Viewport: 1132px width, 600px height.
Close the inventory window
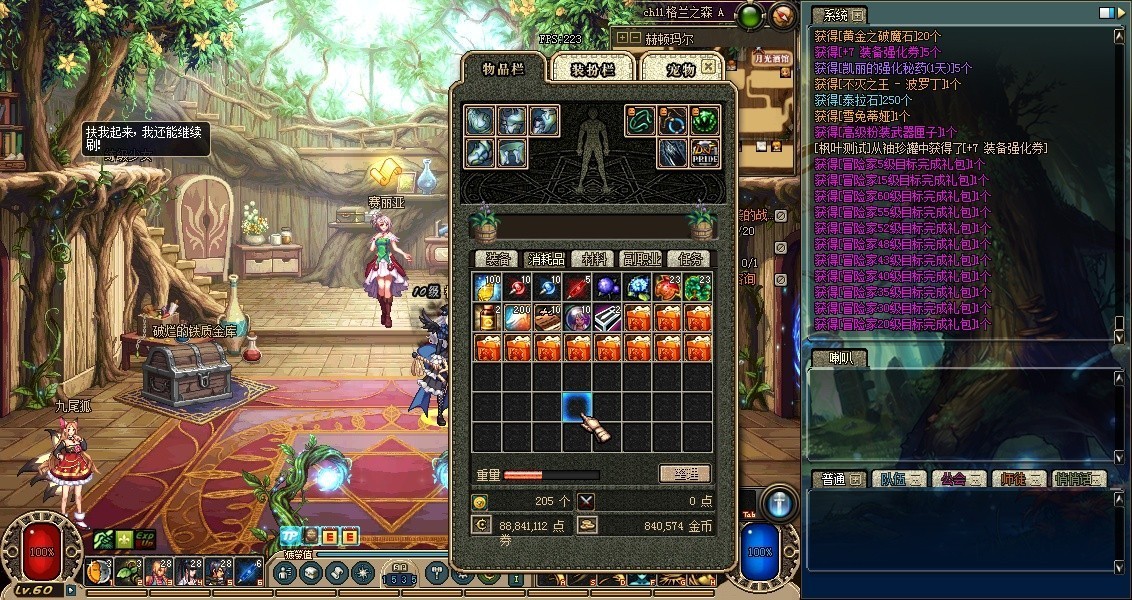[x=708, y=66]
